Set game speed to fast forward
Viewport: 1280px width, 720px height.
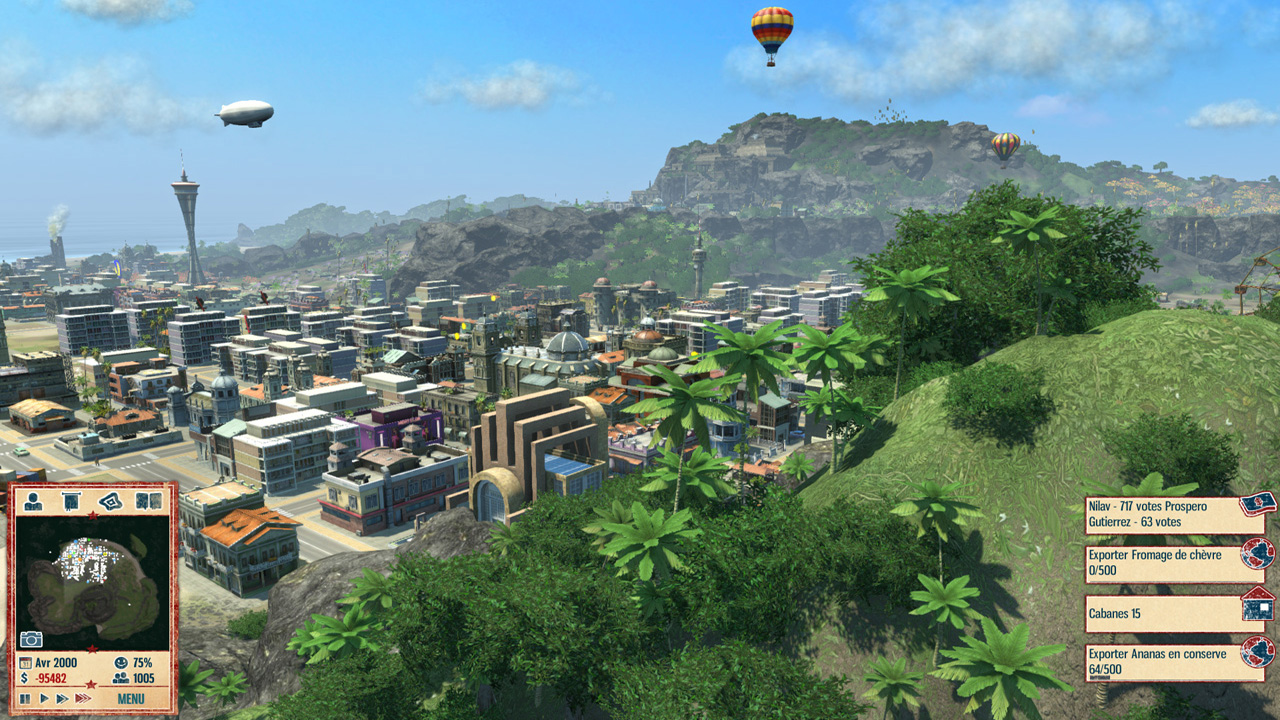click(x=62, y=699)
